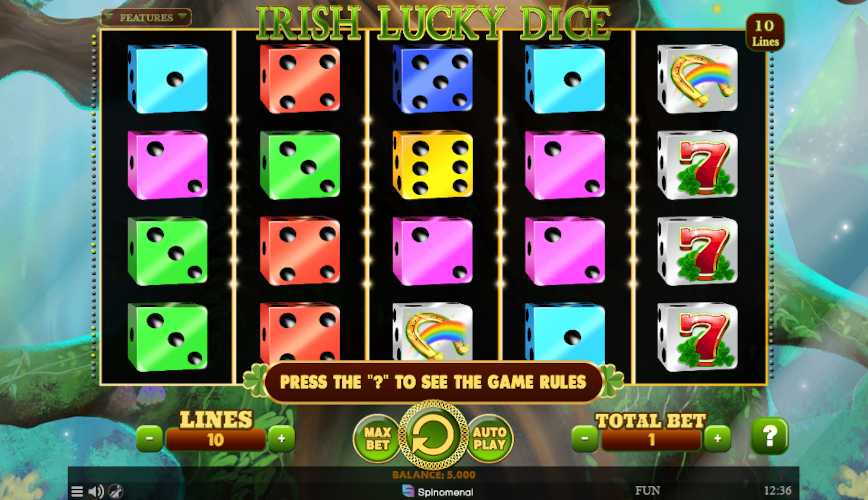This screenshot has height=500, width=868.
Task: Click the 10 Lines badge
Action: [765, 31]
